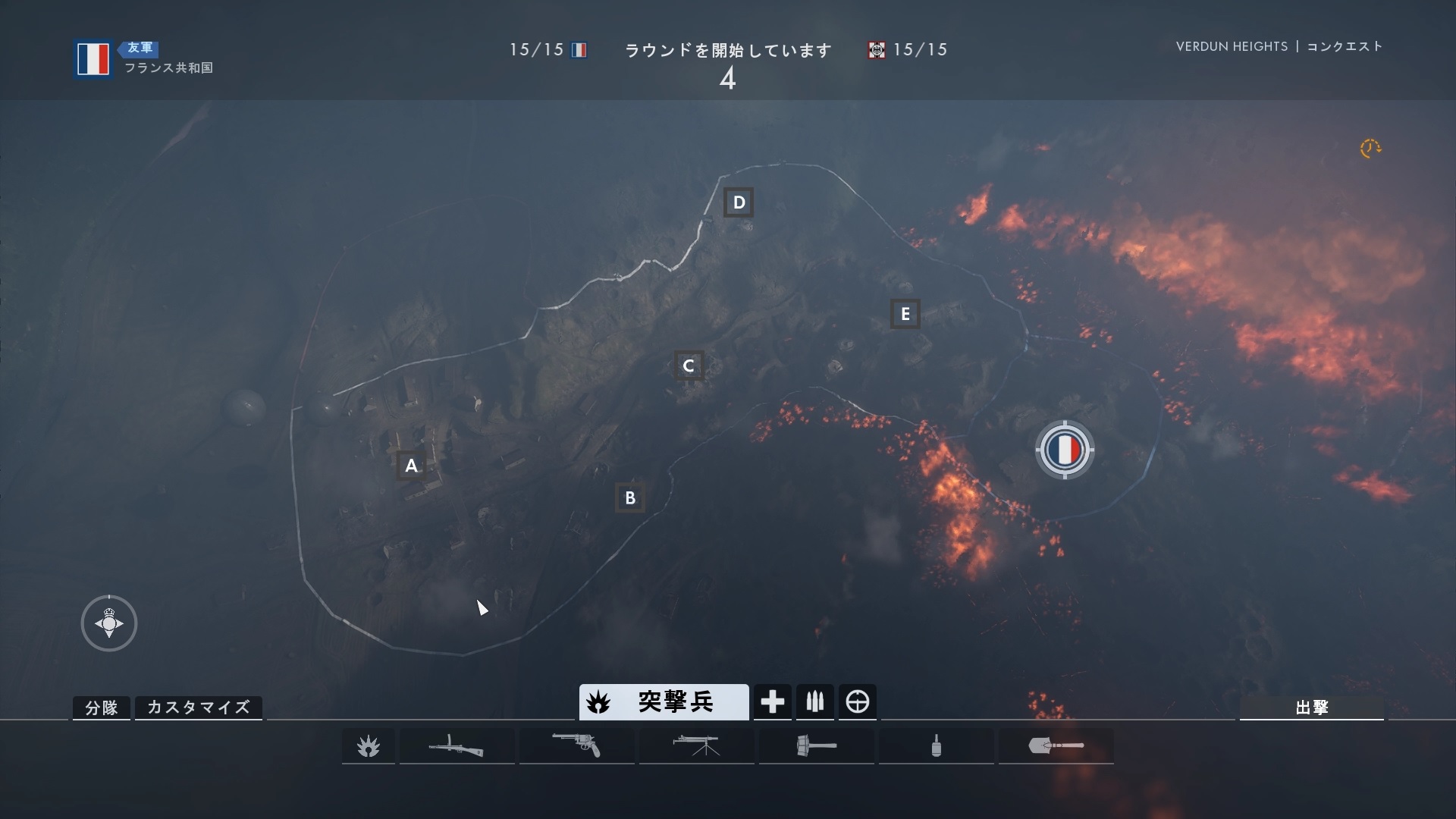Select capture point E on the map

pos(905,314)
